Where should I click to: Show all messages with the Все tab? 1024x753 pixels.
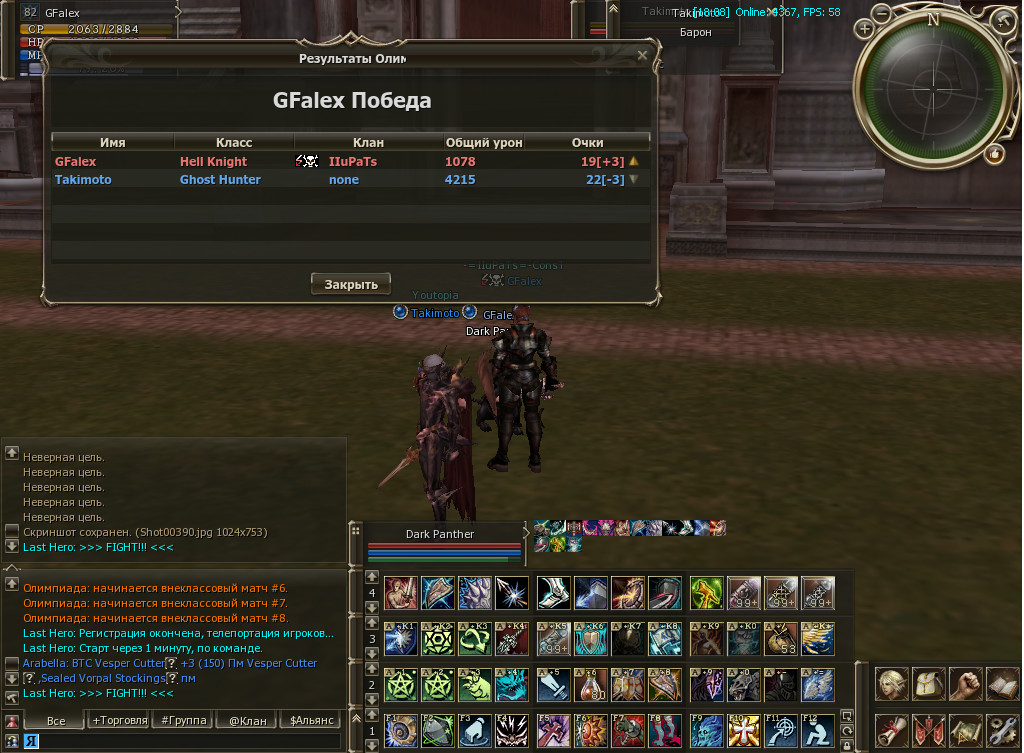(56, 720)
